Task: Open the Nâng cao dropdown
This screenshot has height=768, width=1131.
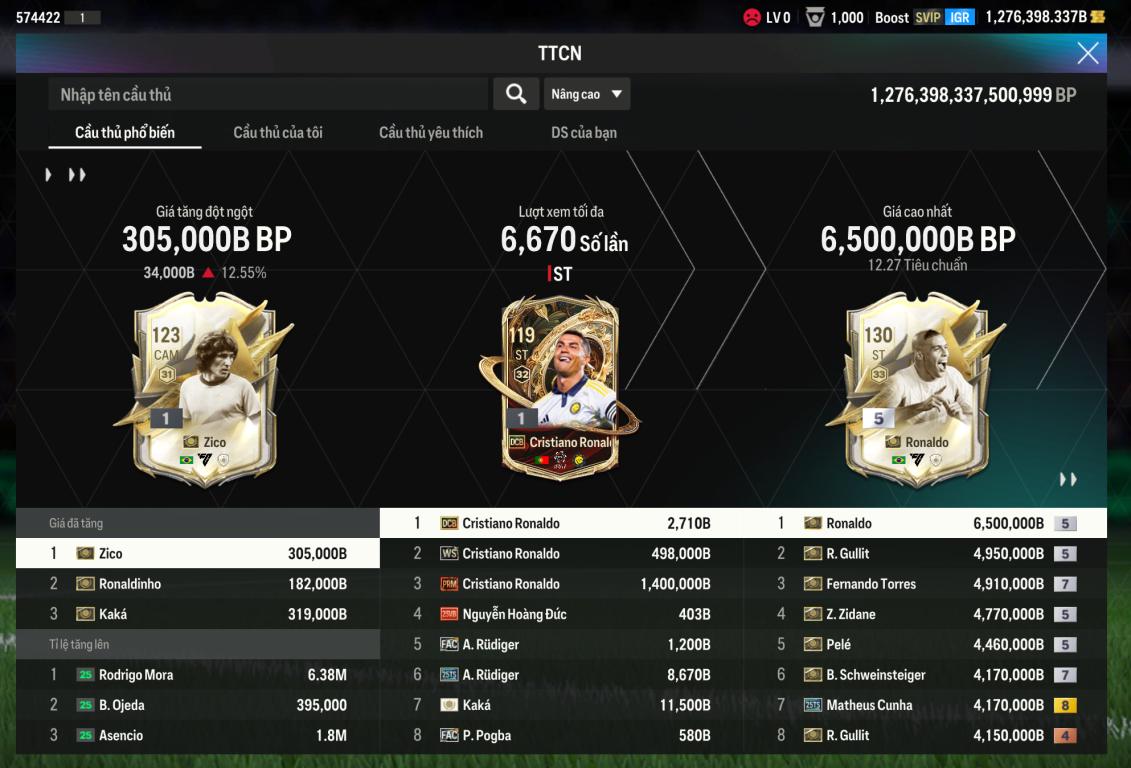Action: [x=587, y=94]
